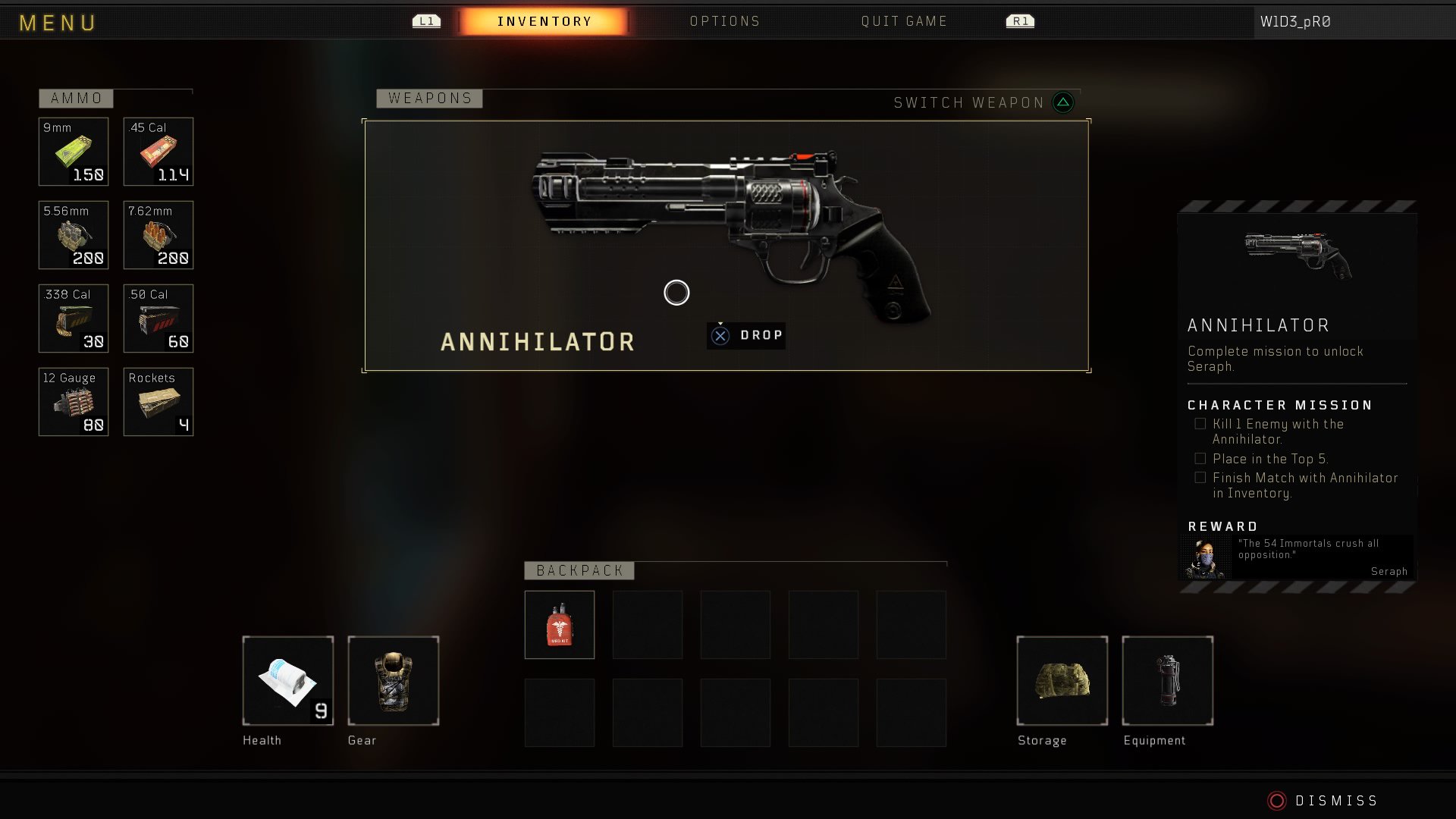The width and height of the screenshot is (1456, 819).
Task: Click the Rockets ammo crate
Action: coord(158,402)
